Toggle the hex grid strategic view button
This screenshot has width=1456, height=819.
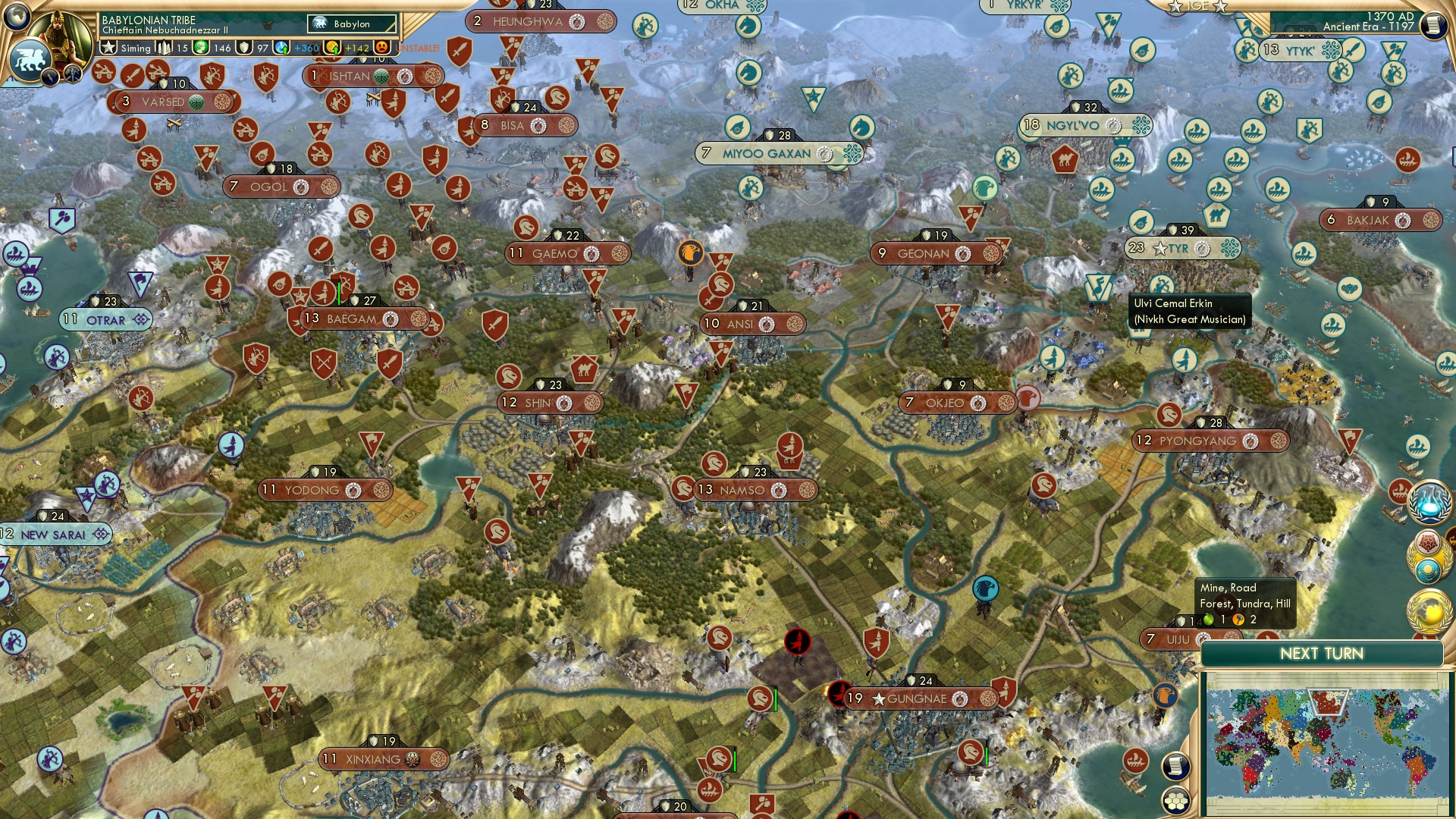(x=1175, y=799)
